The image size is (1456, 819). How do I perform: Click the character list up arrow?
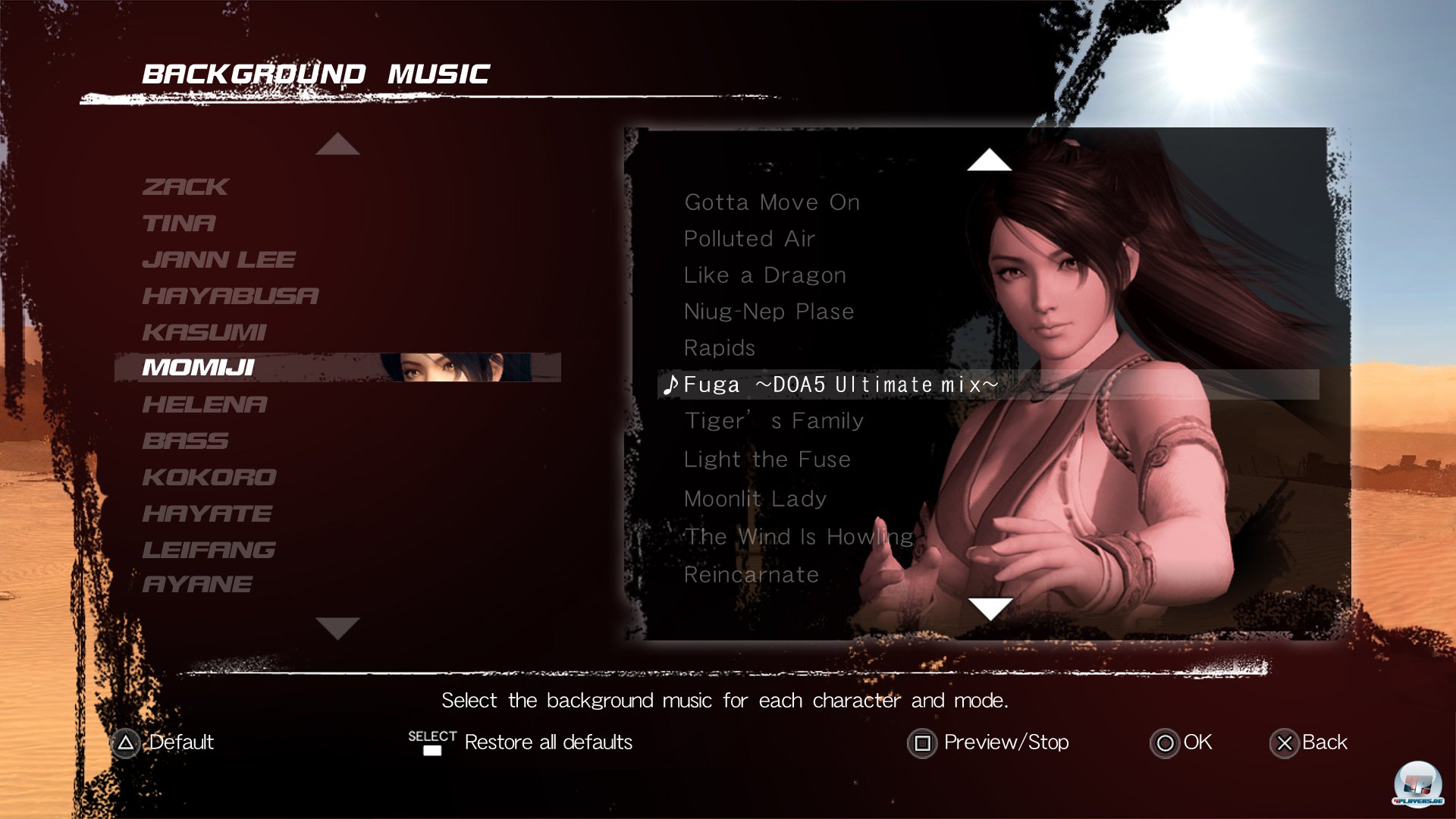pyautogui.click(x=337, y=144)
